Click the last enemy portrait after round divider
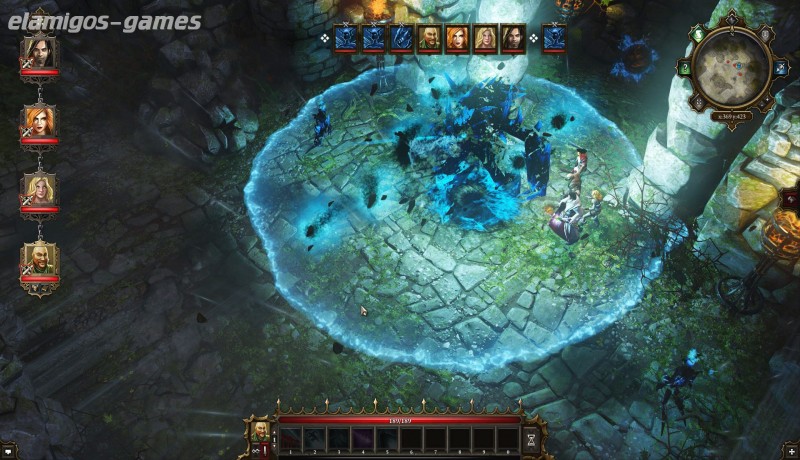800x460 pixels. click(x=553, y=38)
